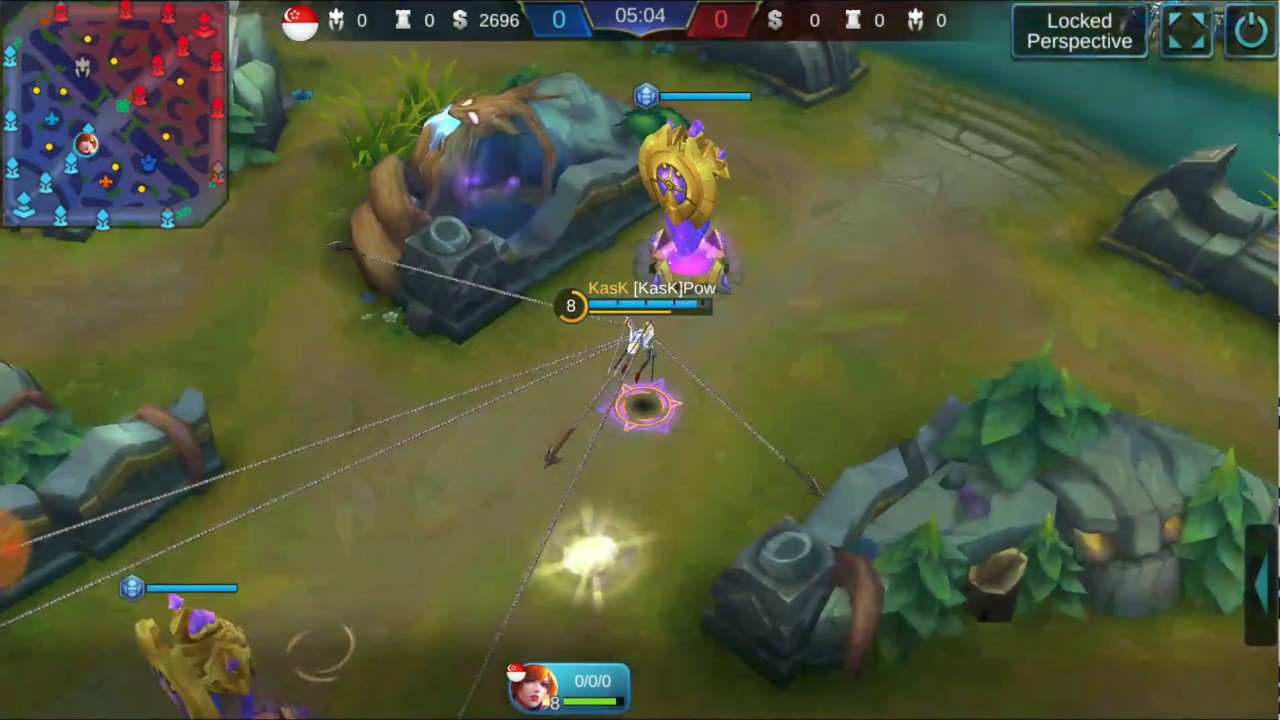Select the blue team kill count icon
This screenshot has width=1280, height=720.
[x=336, y=20]
